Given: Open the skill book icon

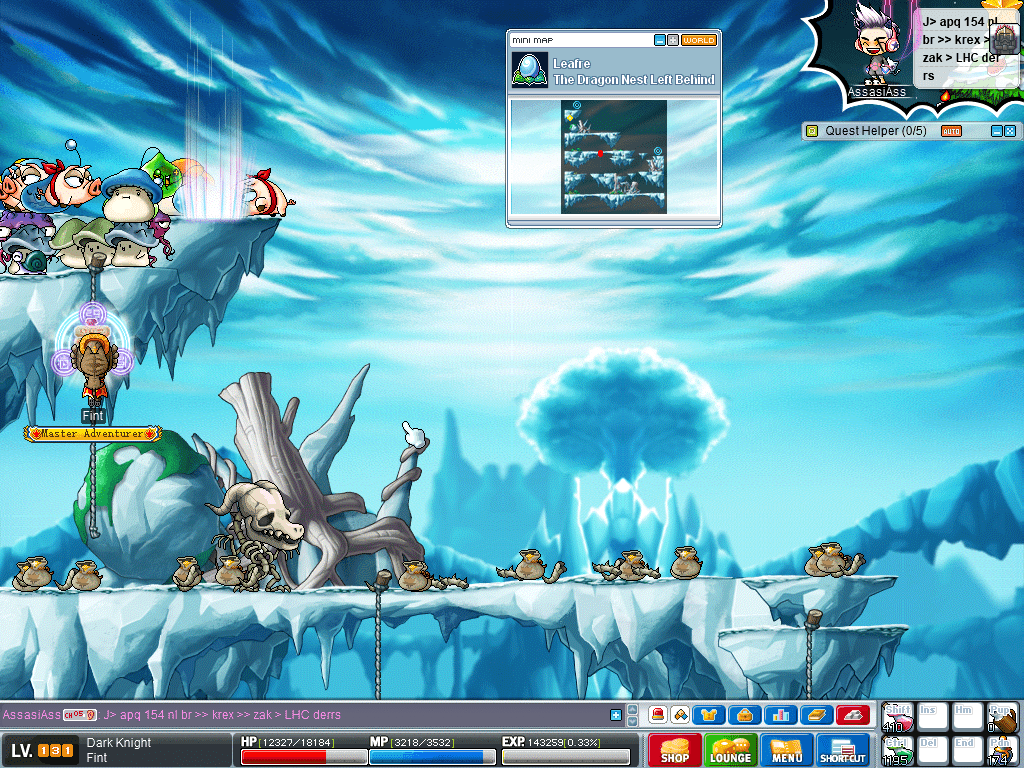Looking at the screenshot, I should (816, 714).
